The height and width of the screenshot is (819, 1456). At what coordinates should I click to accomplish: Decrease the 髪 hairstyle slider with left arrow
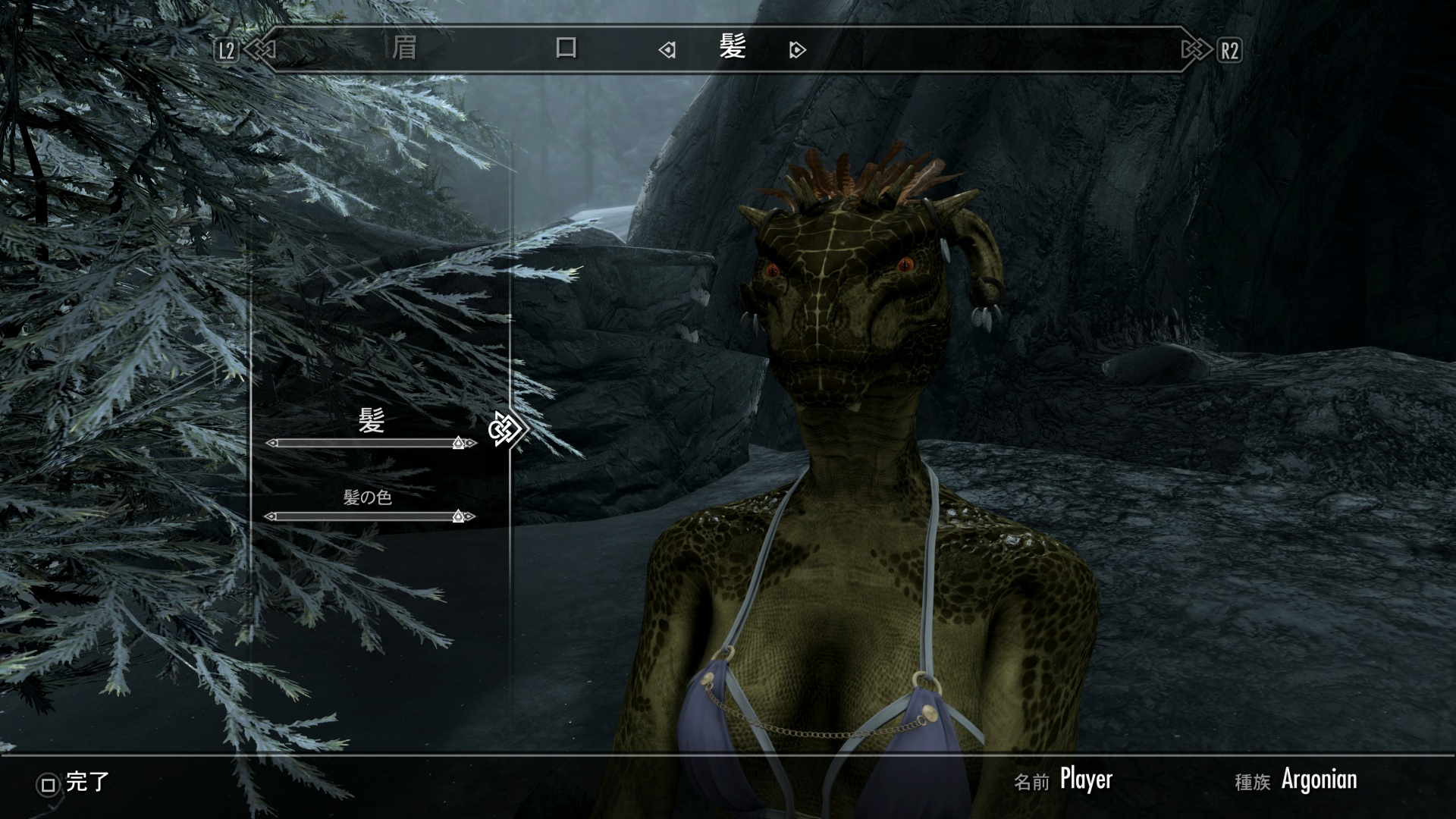coord(271,443)
